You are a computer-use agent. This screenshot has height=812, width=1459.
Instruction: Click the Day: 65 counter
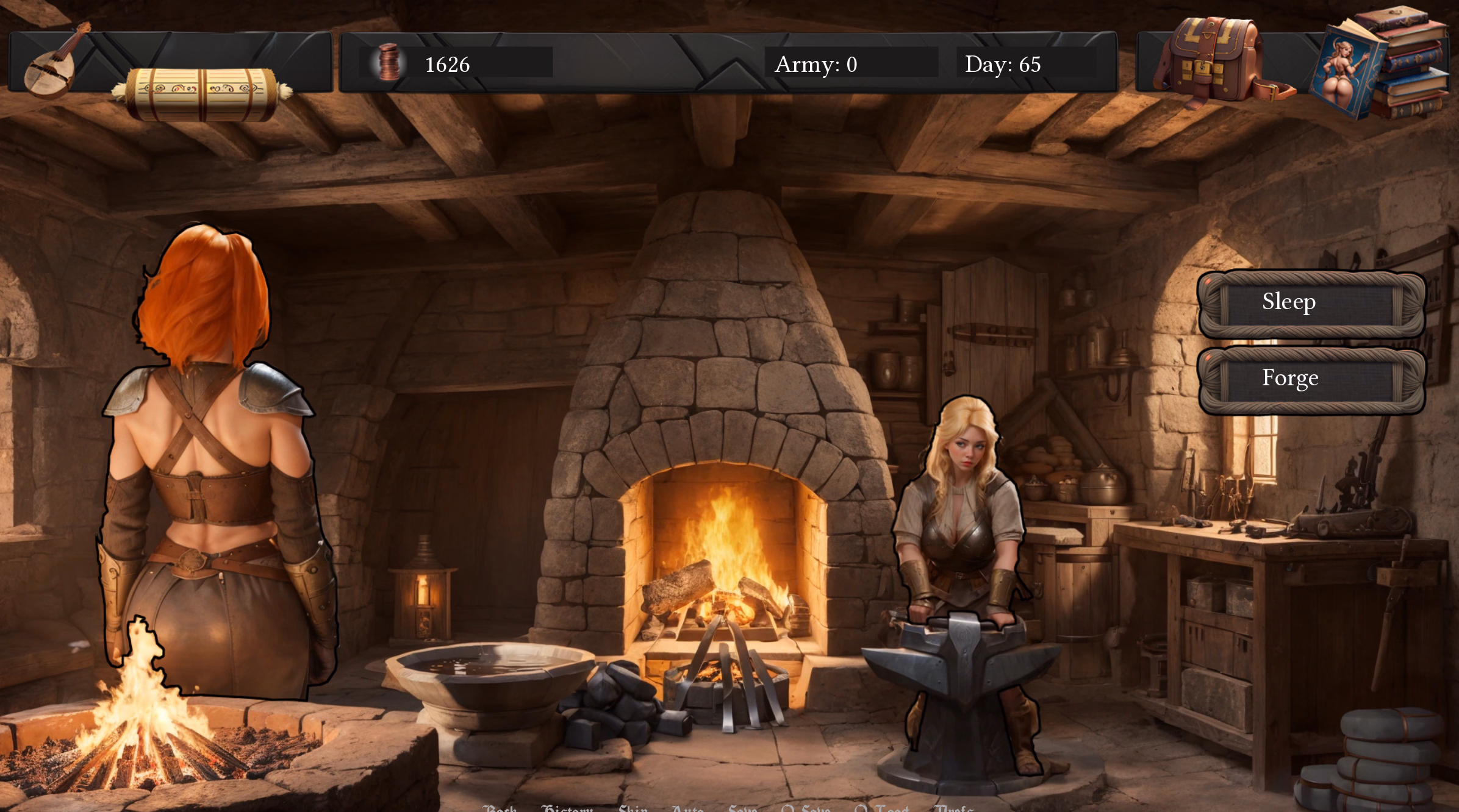click(x=1002, y=64)
